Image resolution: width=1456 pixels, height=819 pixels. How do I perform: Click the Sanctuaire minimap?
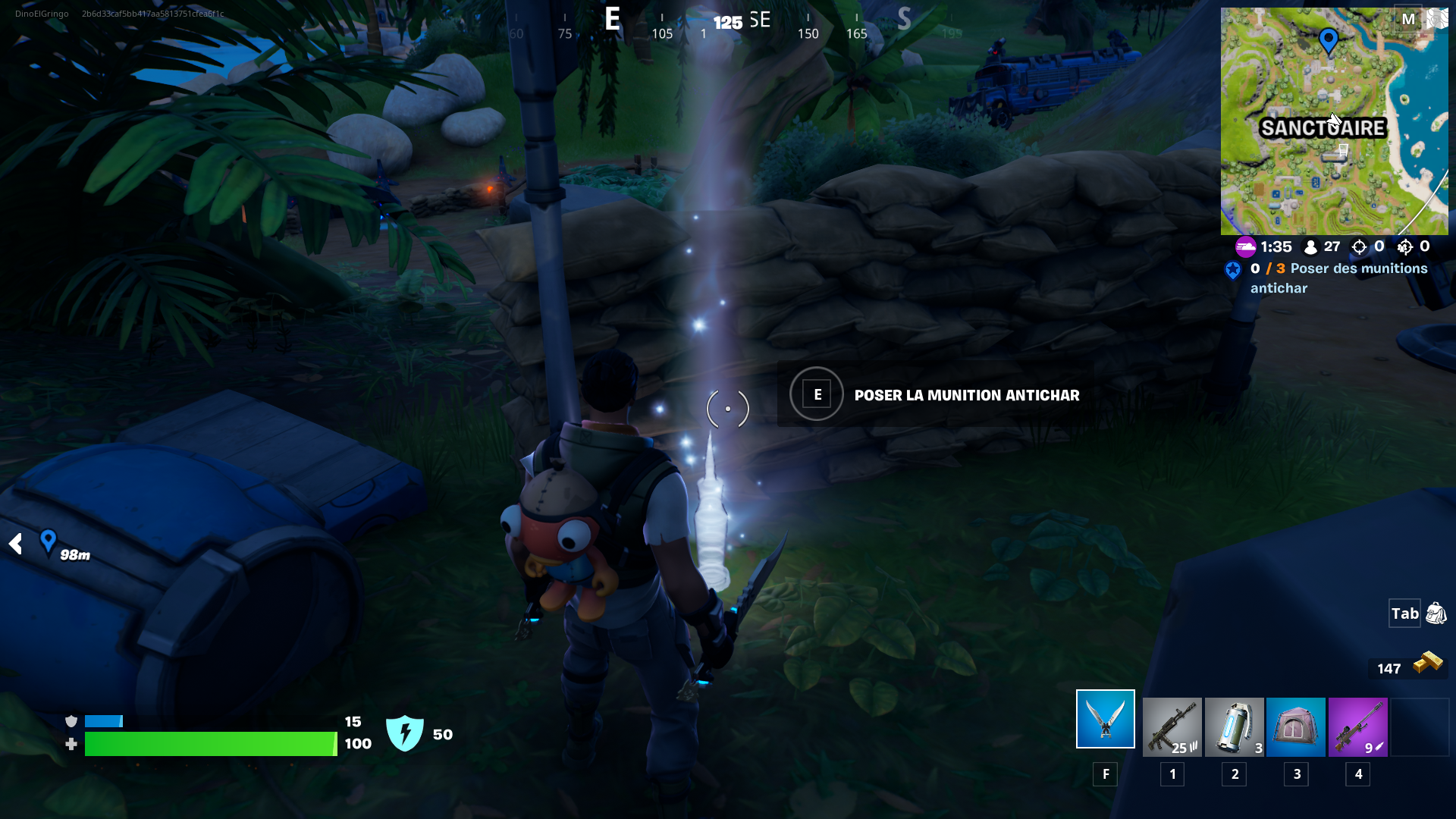1336,121
